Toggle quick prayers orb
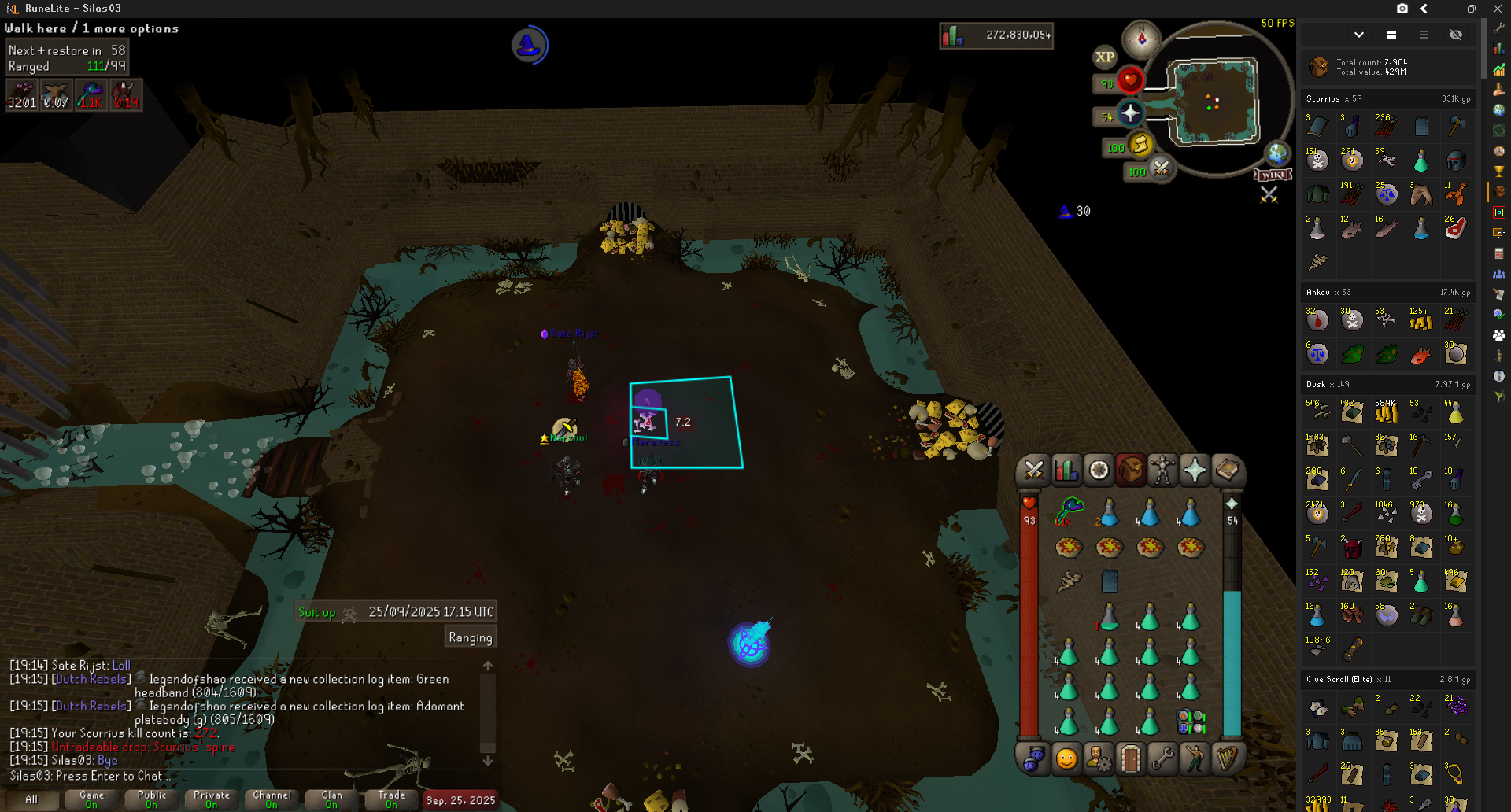The width and height of the screenshot is (1511, 812). click(1130, 114)
